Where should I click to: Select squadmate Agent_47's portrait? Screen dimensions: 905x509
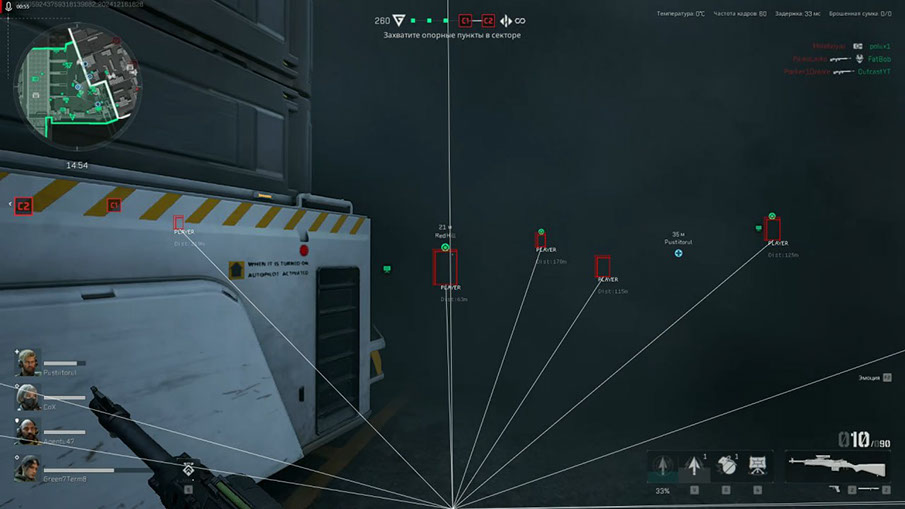pyautogui.click(x=28, y=431)
